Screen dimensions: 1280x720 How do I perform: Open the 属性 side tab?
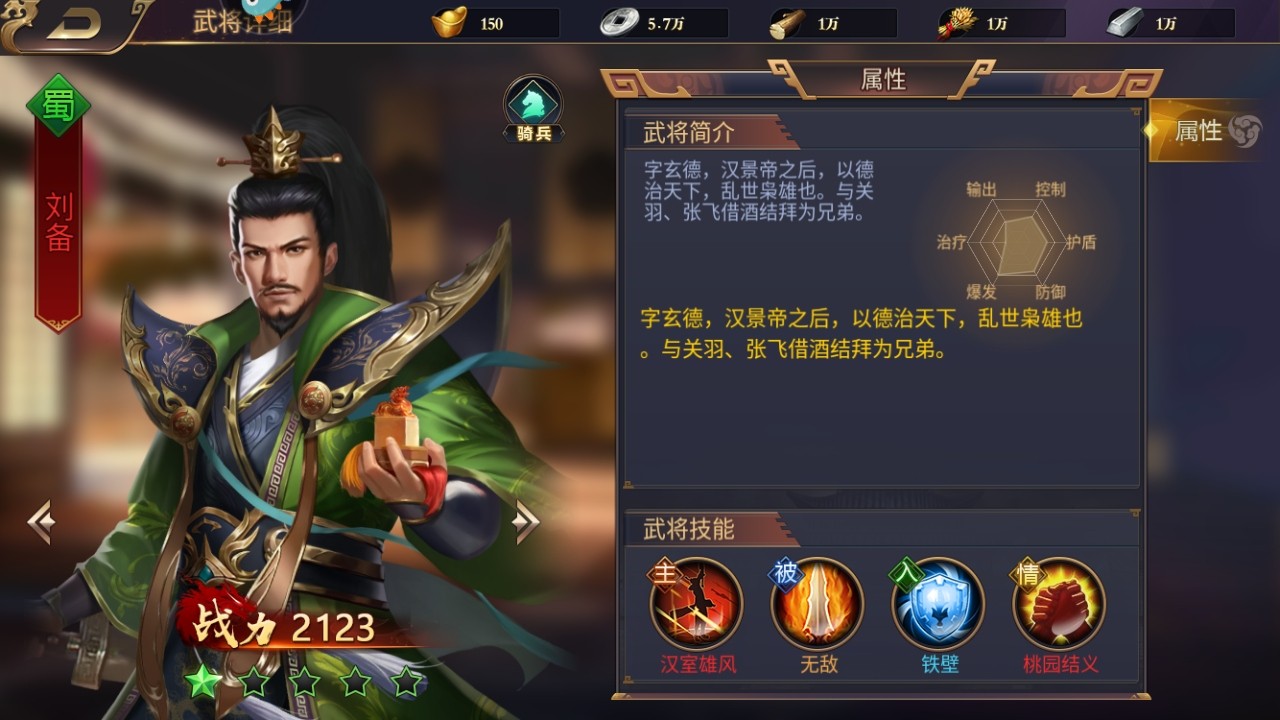tap(1204, 131)
